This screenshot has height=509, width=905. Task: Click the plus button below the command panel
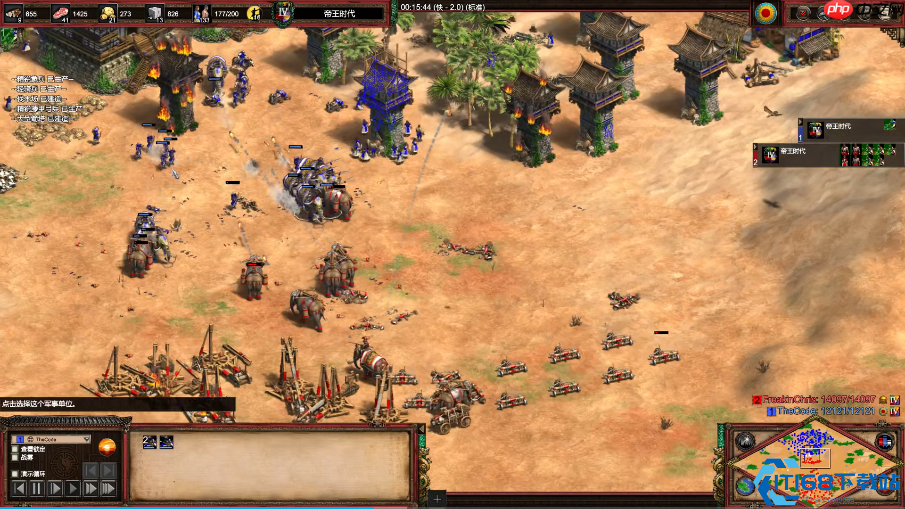tap(437, 497)
